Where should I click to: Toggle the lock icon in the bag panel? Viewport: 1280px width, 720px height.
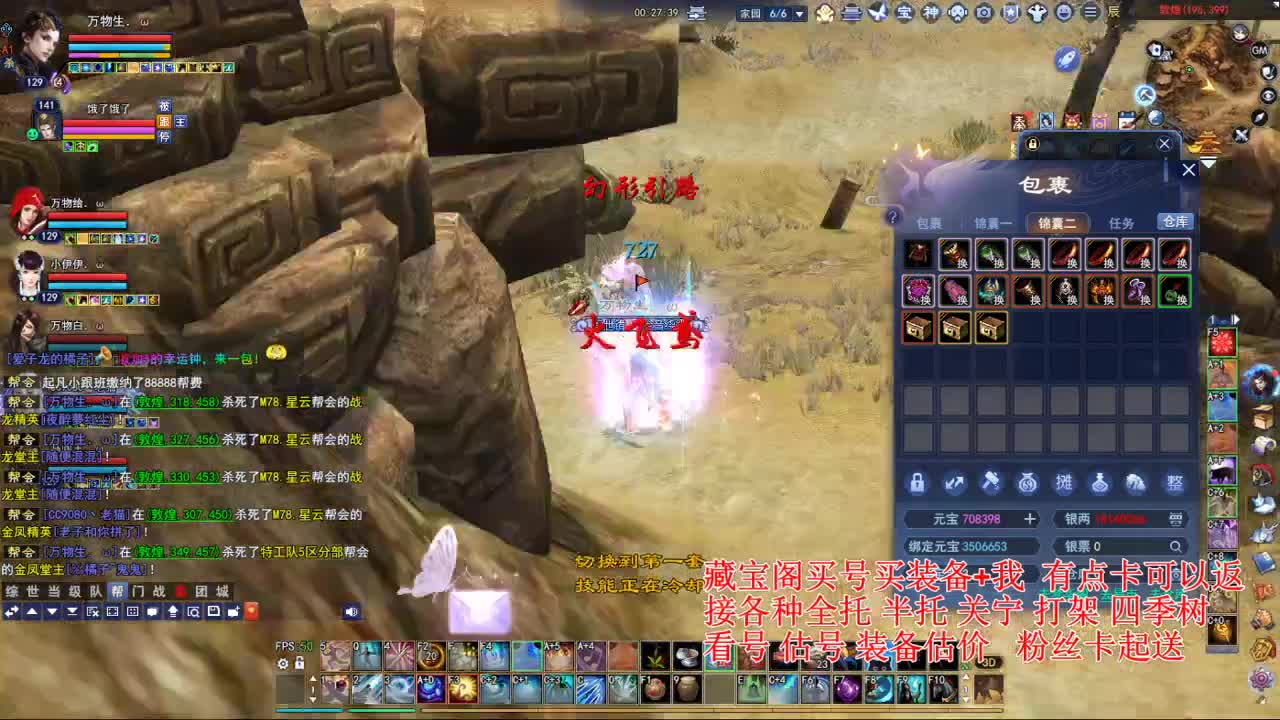(x=917, y=483)
